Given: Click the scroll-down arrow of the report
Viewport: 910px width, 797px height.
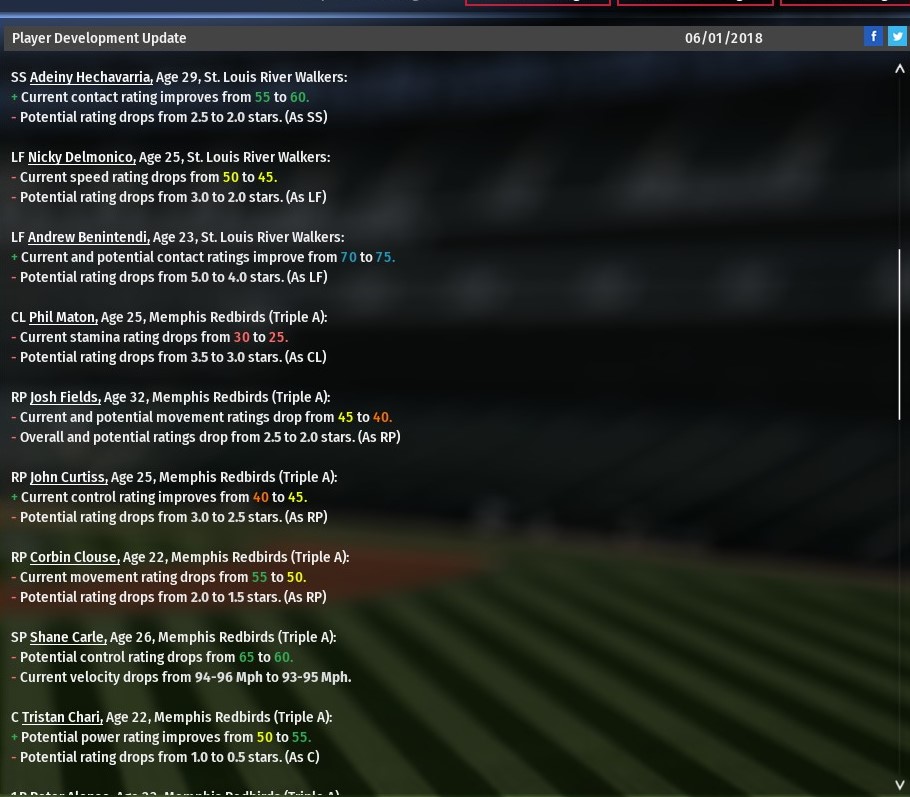Looking at the screenshot, I should 899,784.
